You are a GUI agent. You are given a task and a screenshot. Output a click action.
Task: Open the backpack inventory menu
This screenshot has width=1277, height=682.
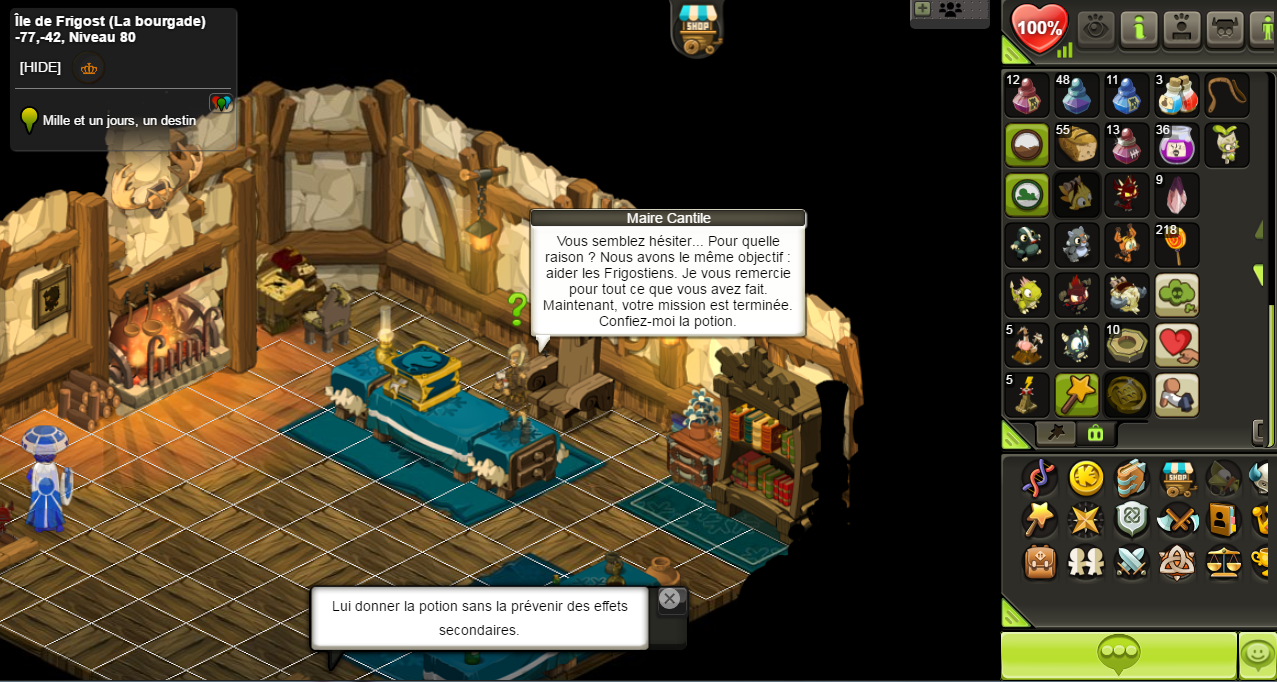pos(1040,562)
